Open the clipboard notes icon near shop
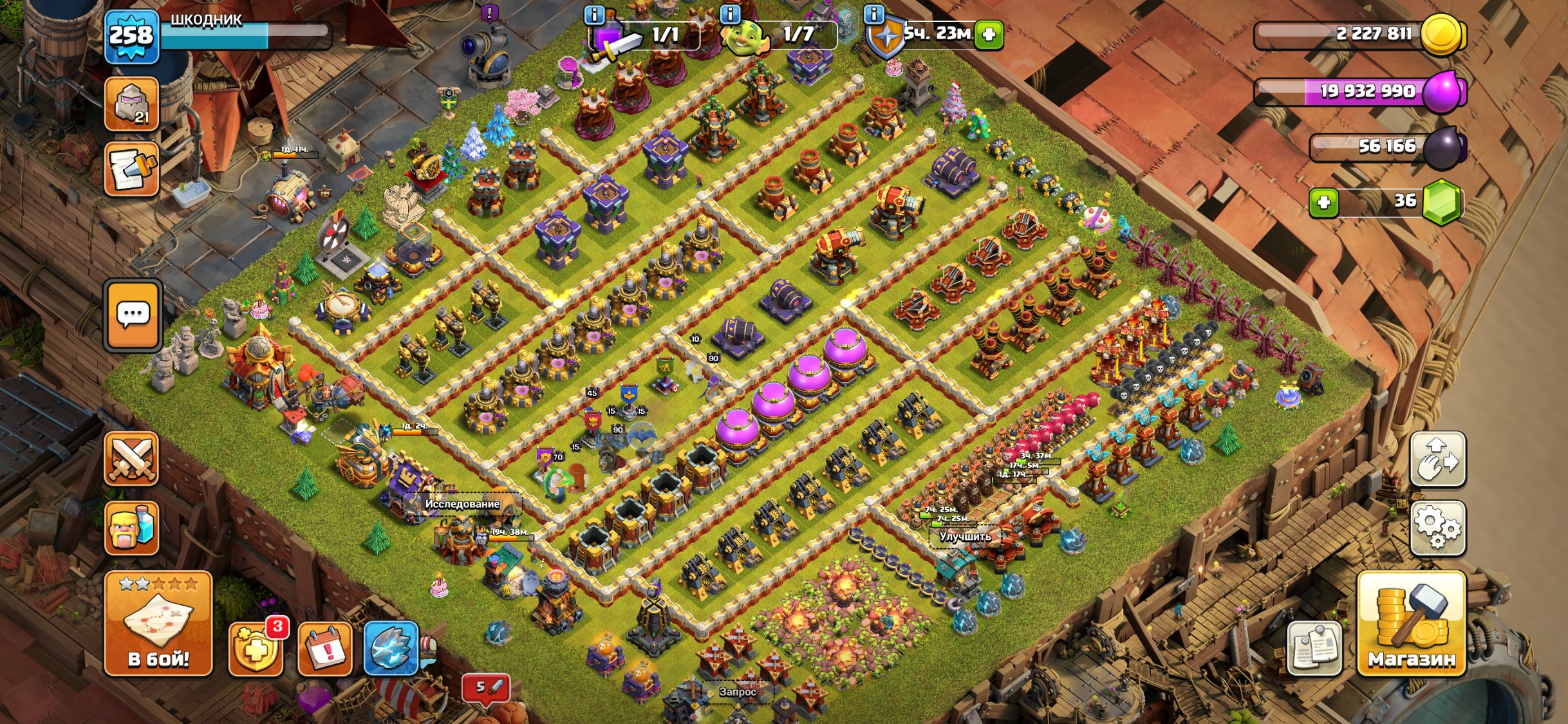The image size is (1568, 724). (x=1314, y=649)
